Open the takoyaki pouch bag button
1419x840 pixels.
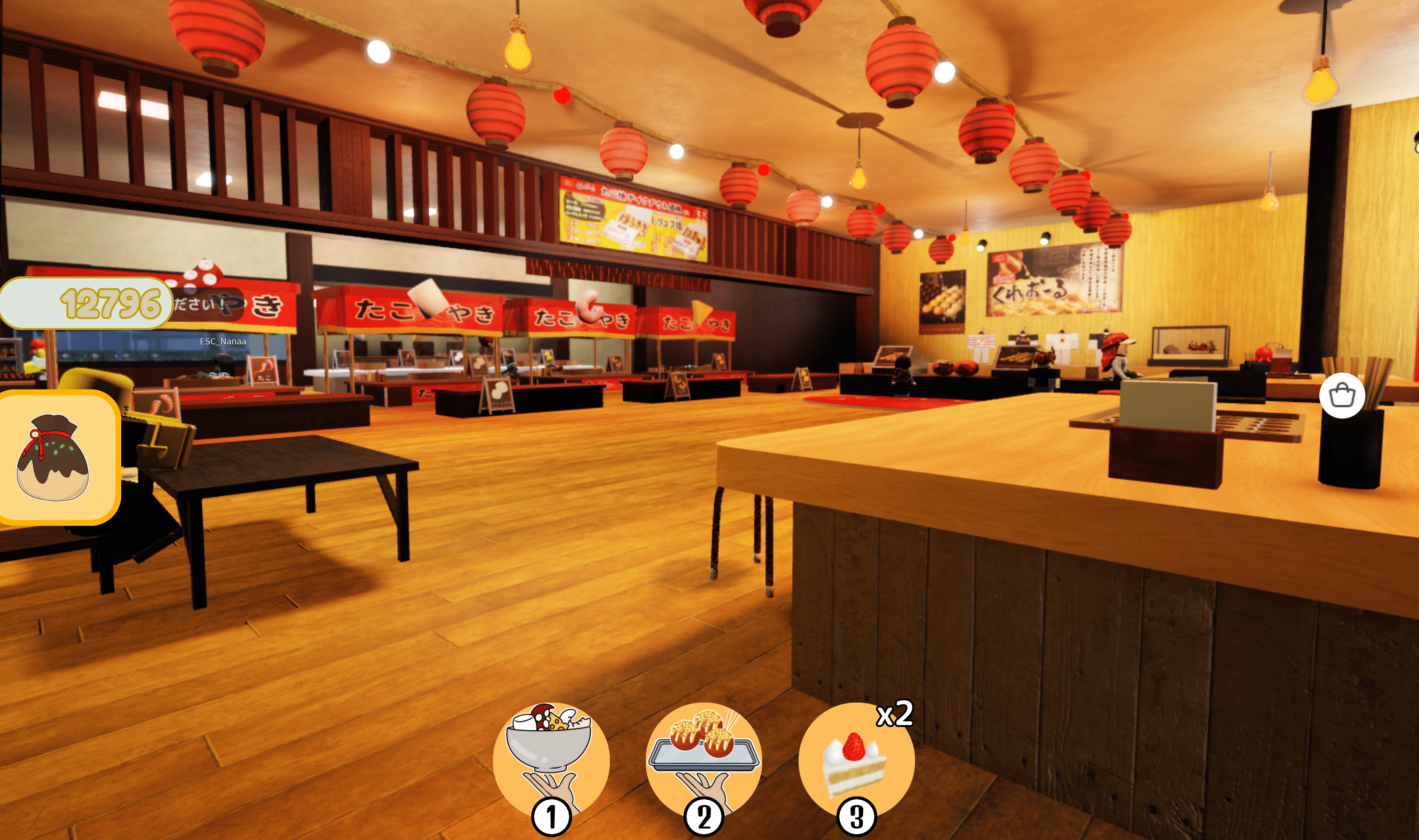[56, 457]
